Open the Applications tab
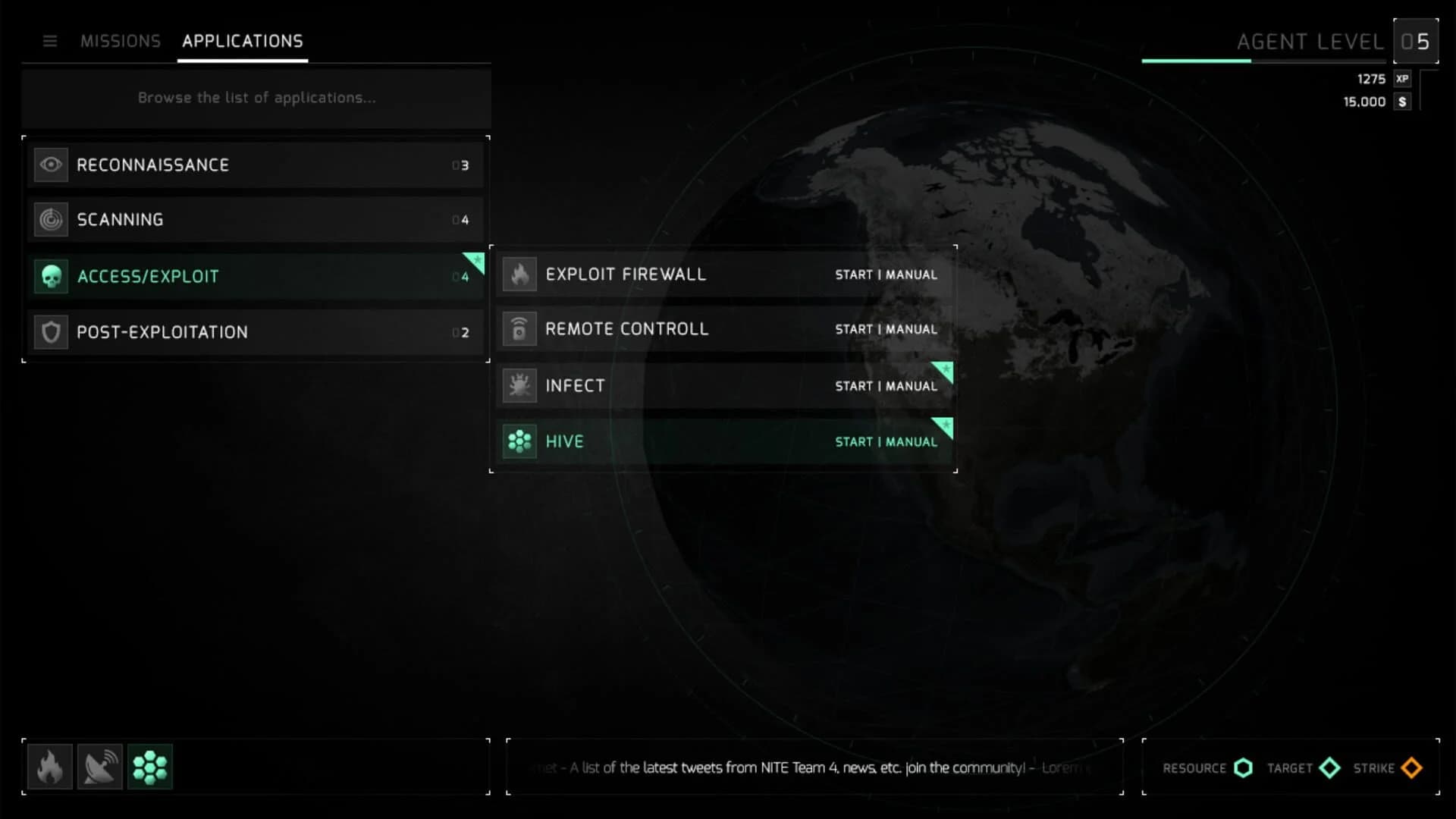Screen dimensions: 1456x819 pos(242,41)
